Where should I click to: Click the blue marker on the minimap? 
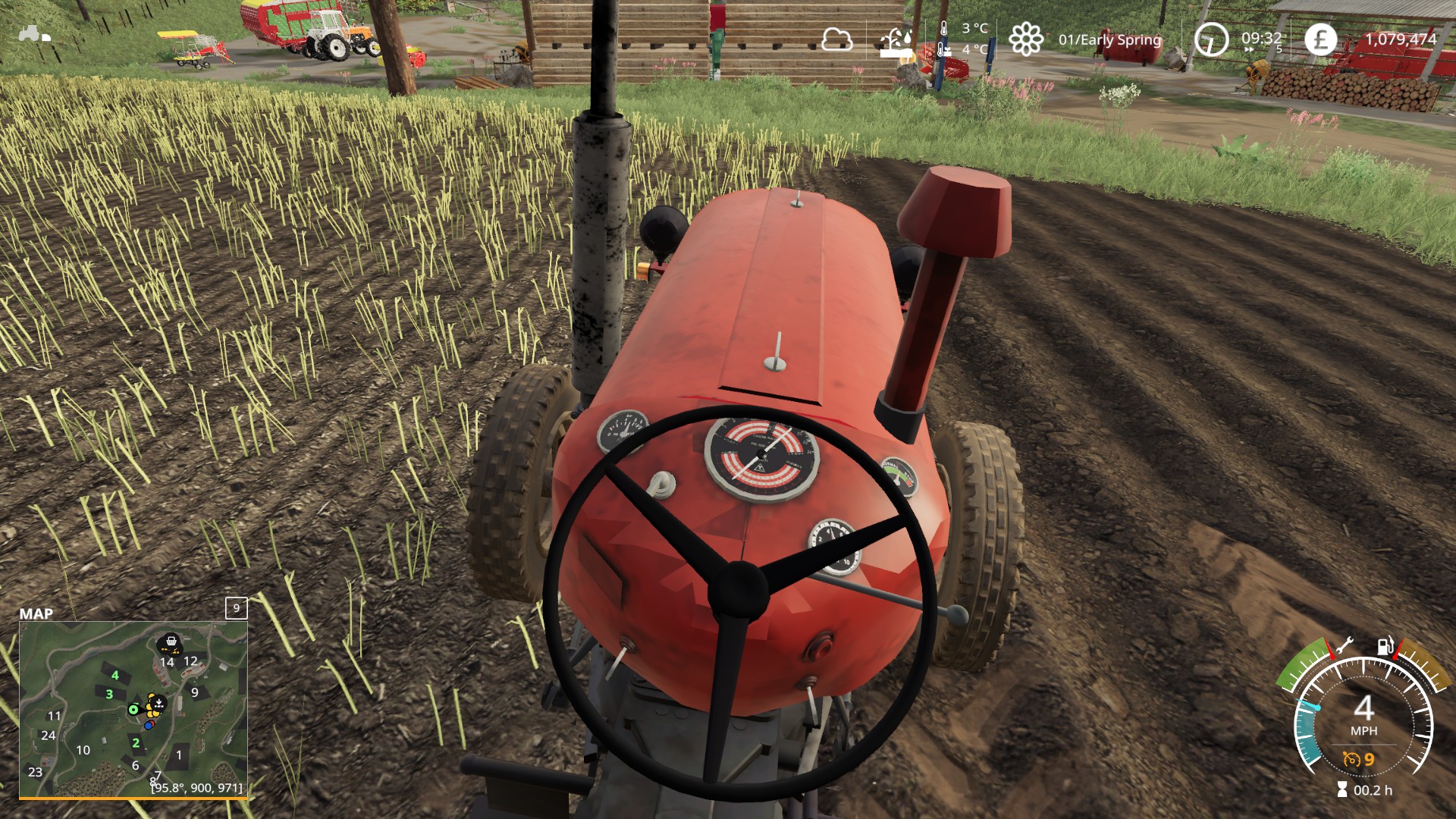point(148,726)
